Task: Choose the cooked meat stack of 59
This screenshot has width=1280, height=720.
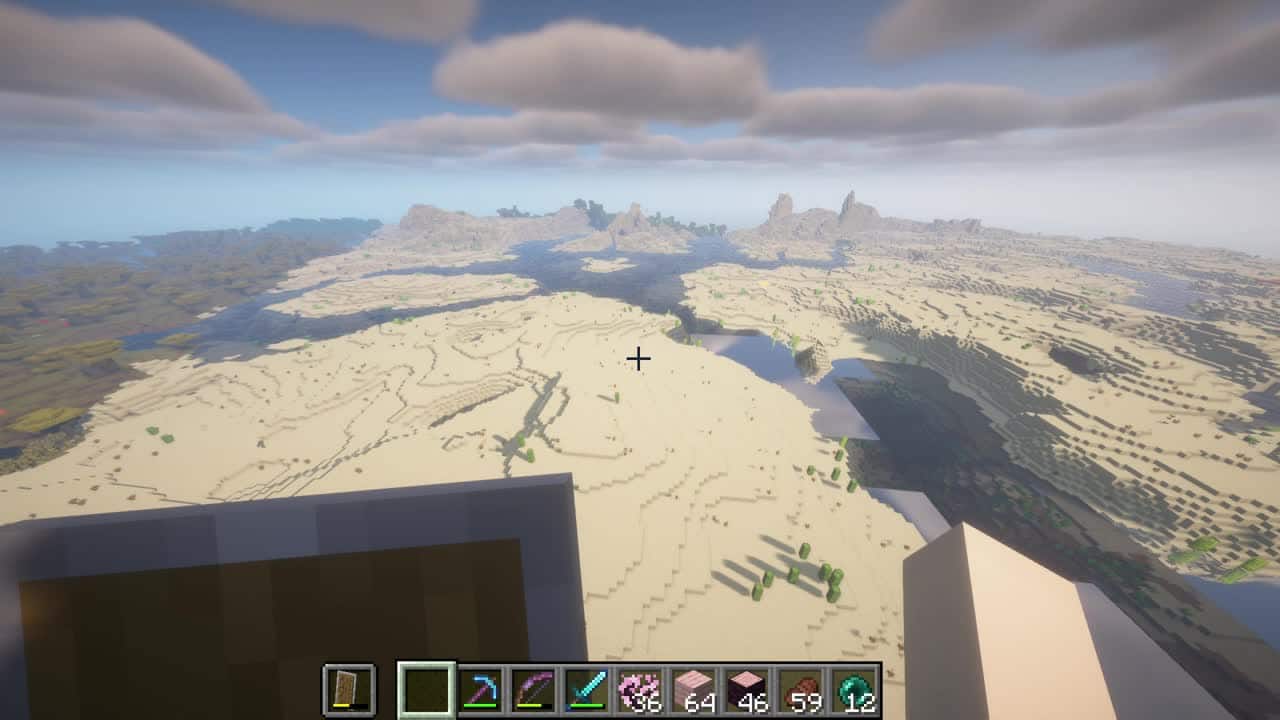Action: tap(801, 689)
